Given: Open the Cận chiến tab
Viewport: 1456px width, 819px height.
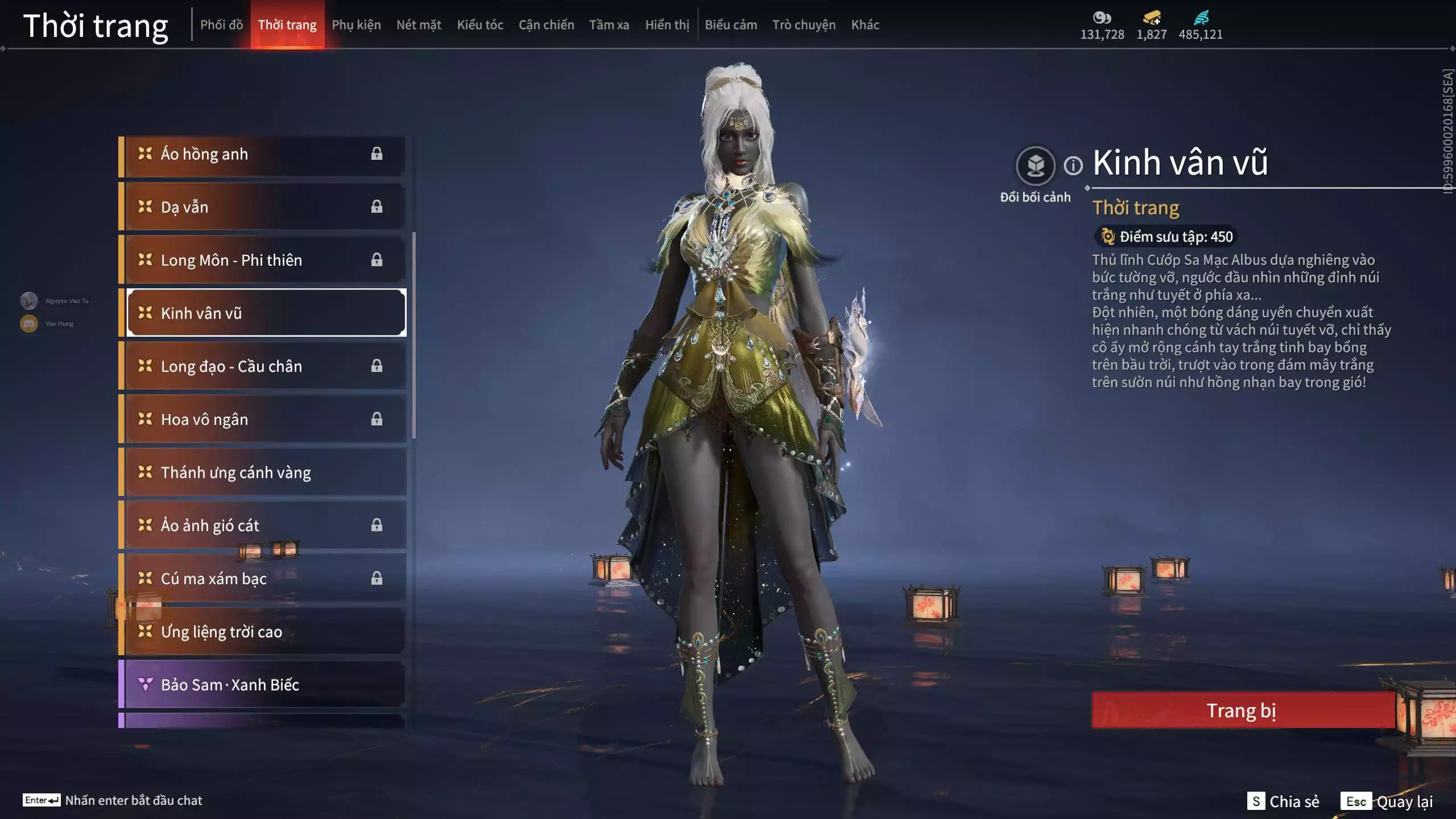Looking at the screenshot, I should [546, 25].
